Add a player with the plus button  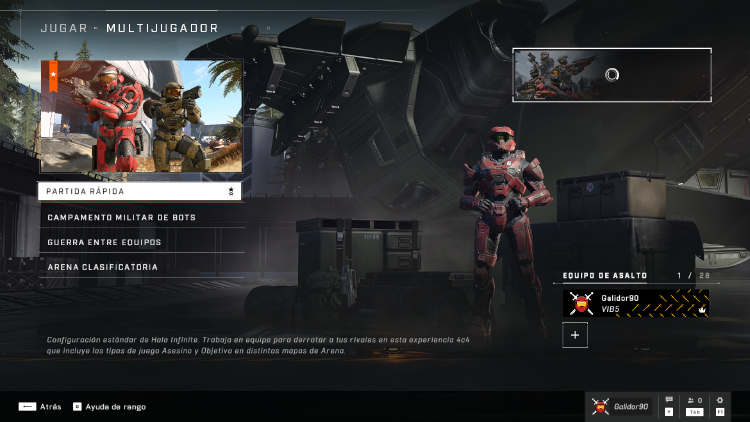coord(575,336)
